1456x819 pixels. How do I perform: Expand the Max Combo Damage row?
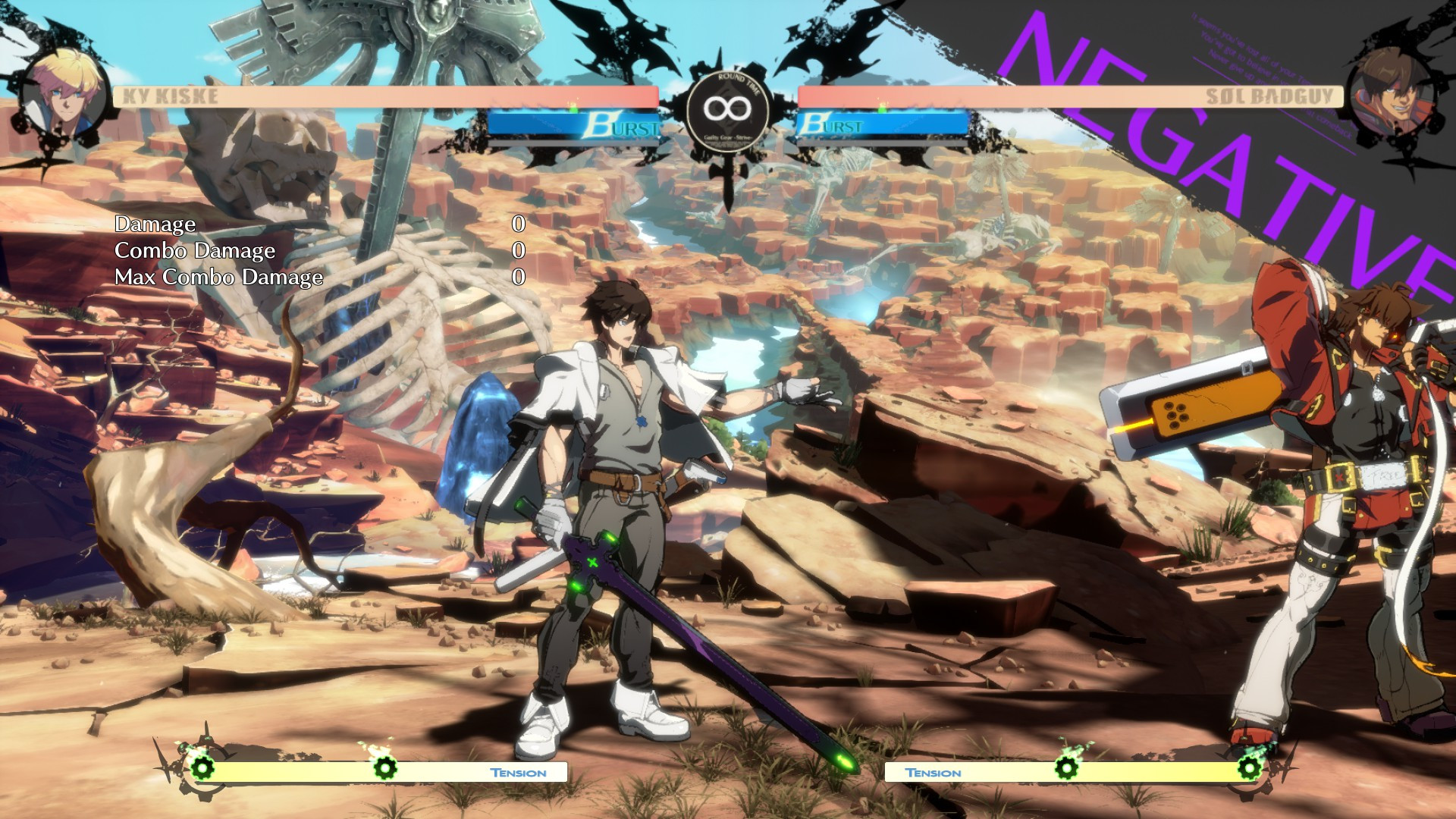point(218,278)
